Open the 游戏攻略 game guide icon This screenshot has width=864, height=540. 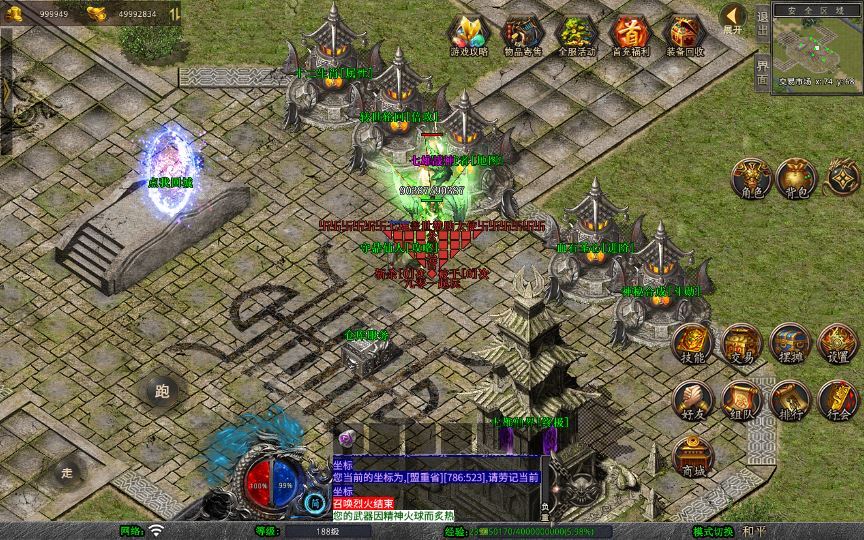pos(468,34)
